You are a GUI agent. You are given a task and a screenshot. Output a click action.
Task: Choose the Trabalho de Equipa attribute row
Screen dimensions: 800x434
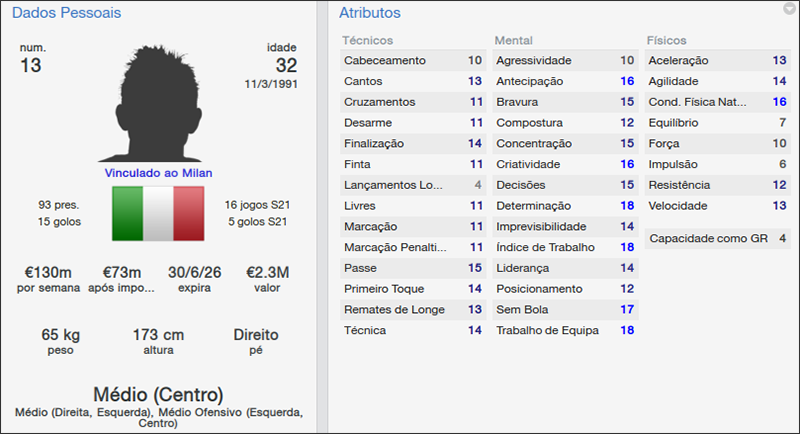(565, 330)
